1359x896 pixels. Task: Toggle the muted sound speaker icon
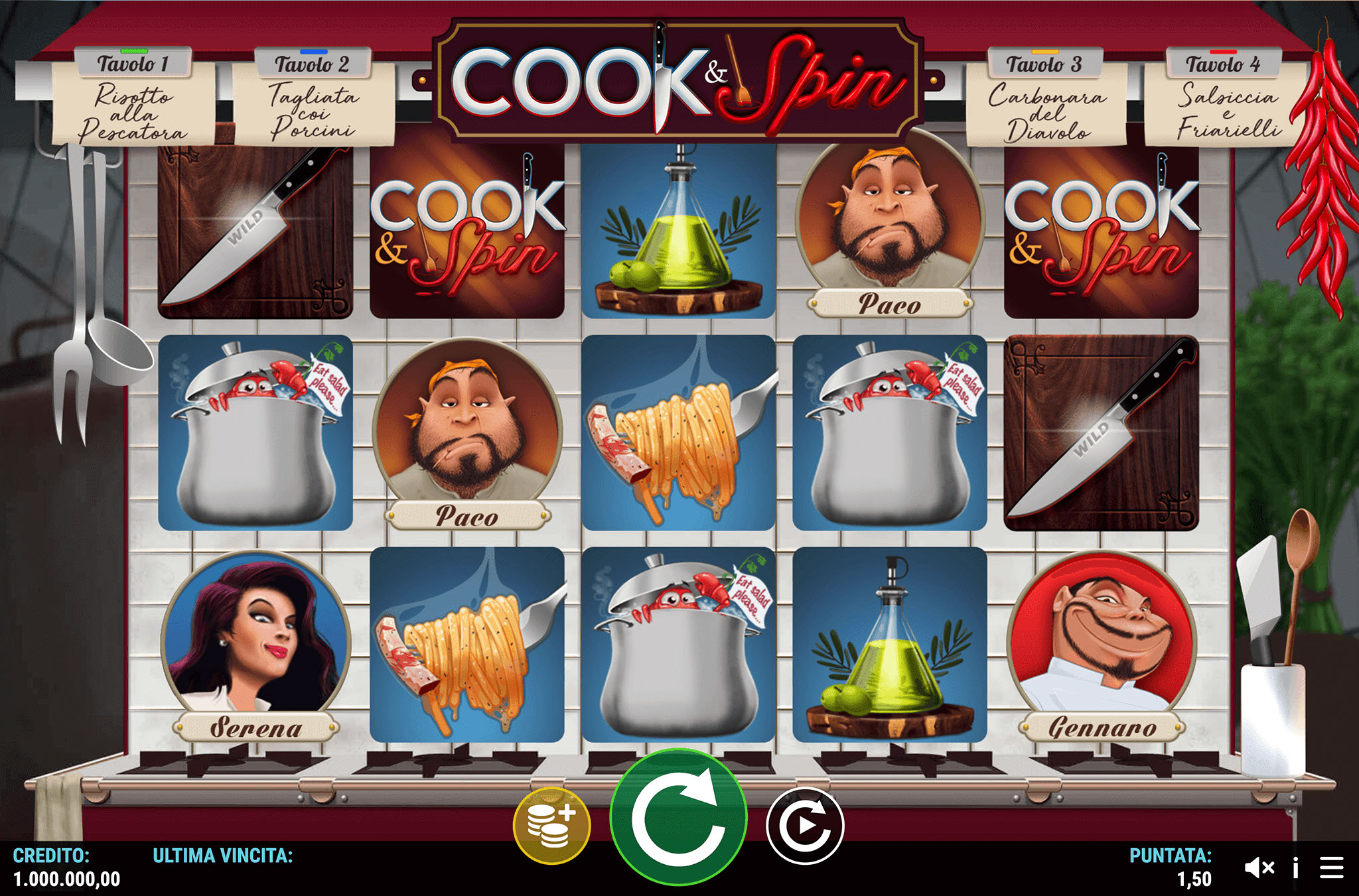pyautogui.click(x=1259, y=867)
